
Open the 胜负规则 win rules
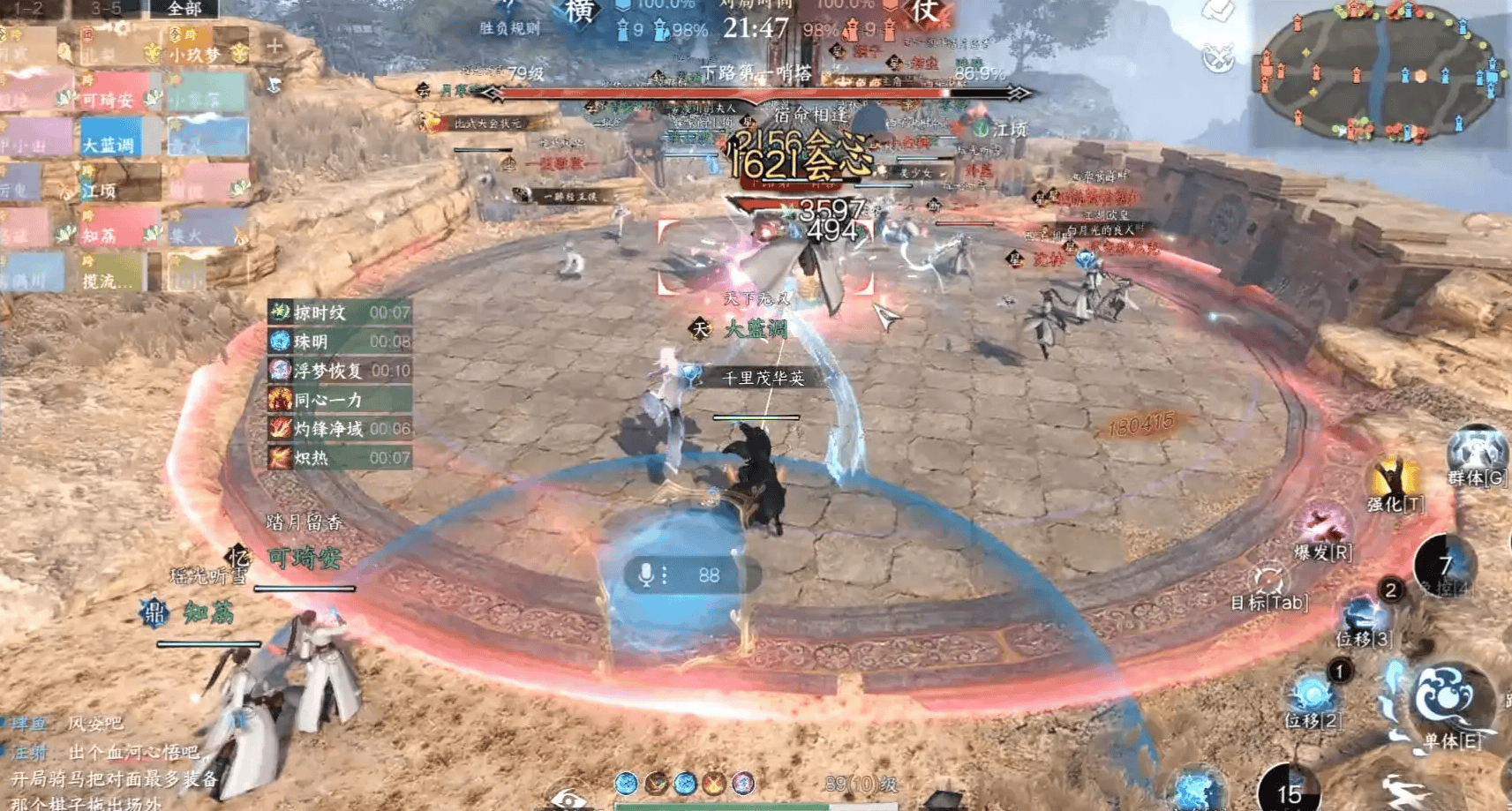(509, 29)
